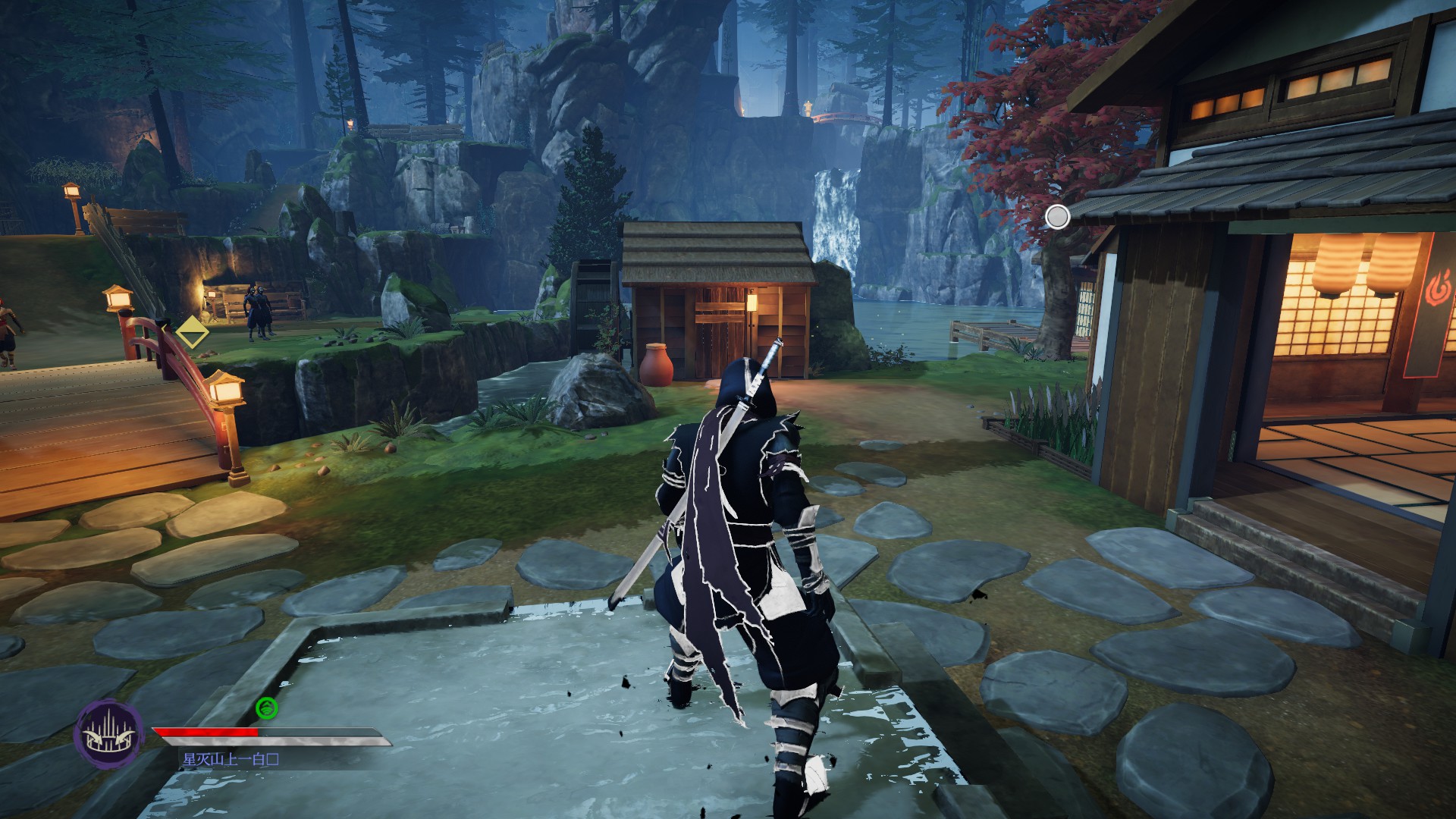
Task: Click the player name label 星灭山上一白
Action: (x=231, y=759)
